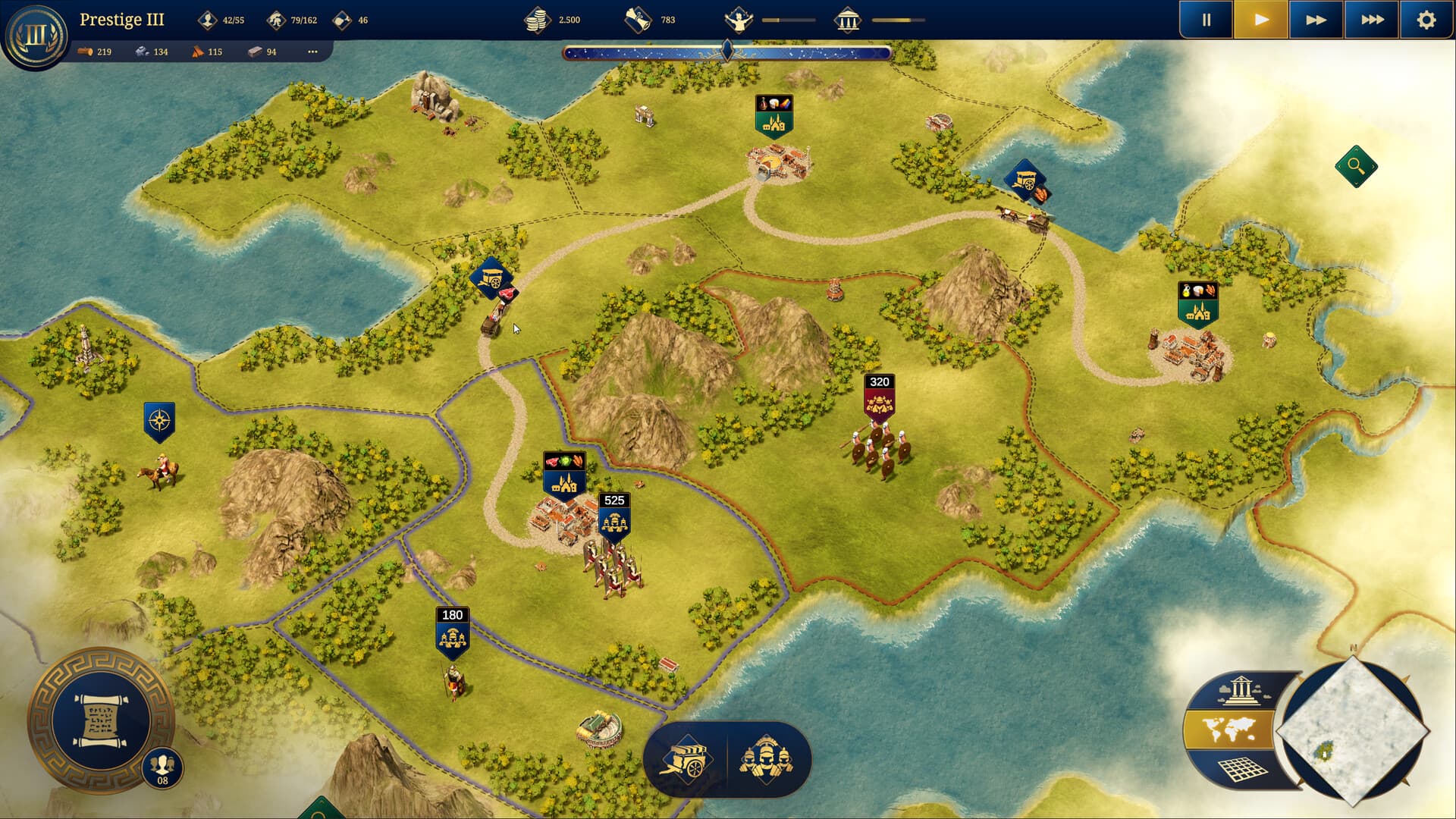Pause the game with the pause button

point(1207,20)
